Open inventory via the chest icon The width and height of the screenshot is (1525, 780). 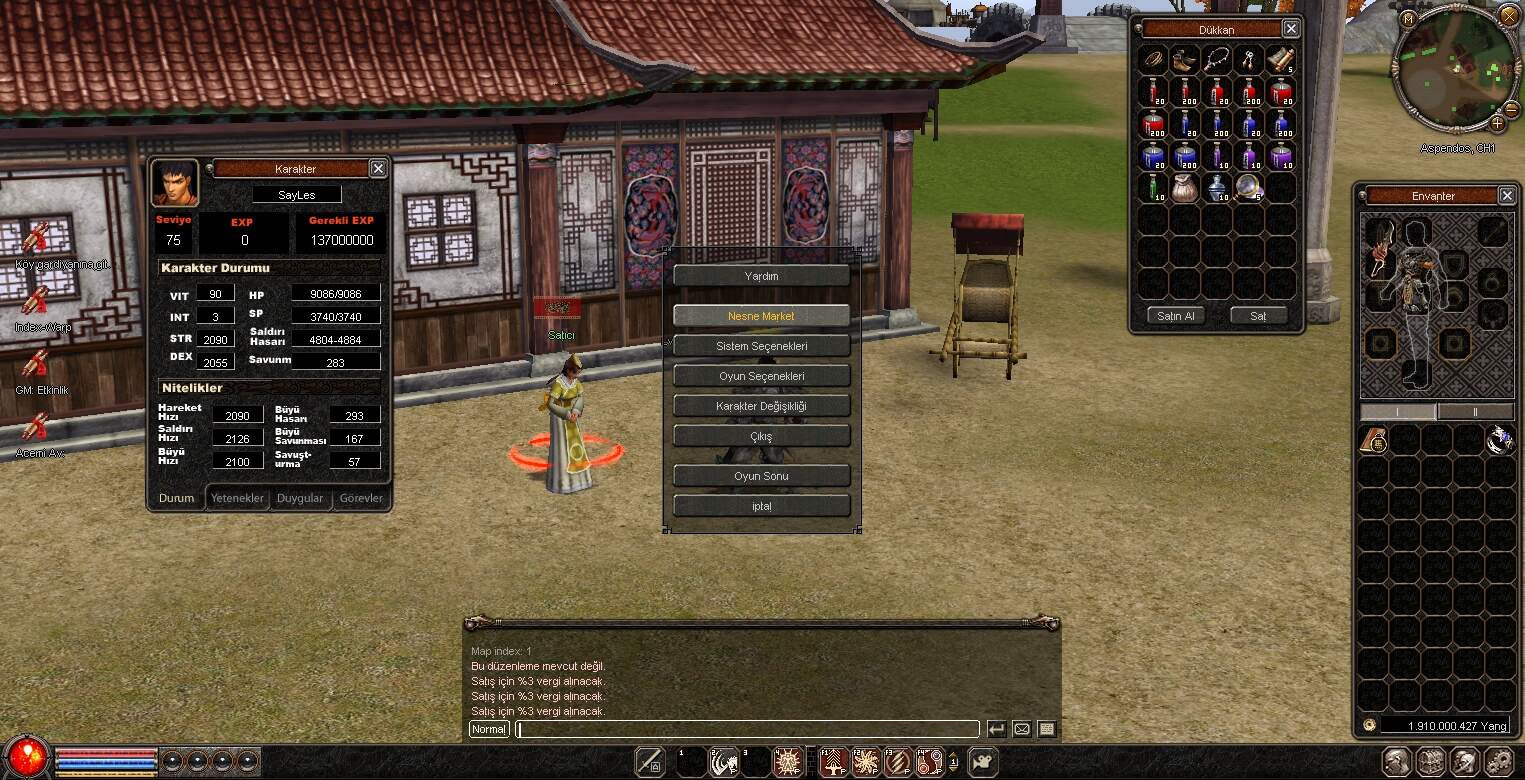click(1430, 762)
